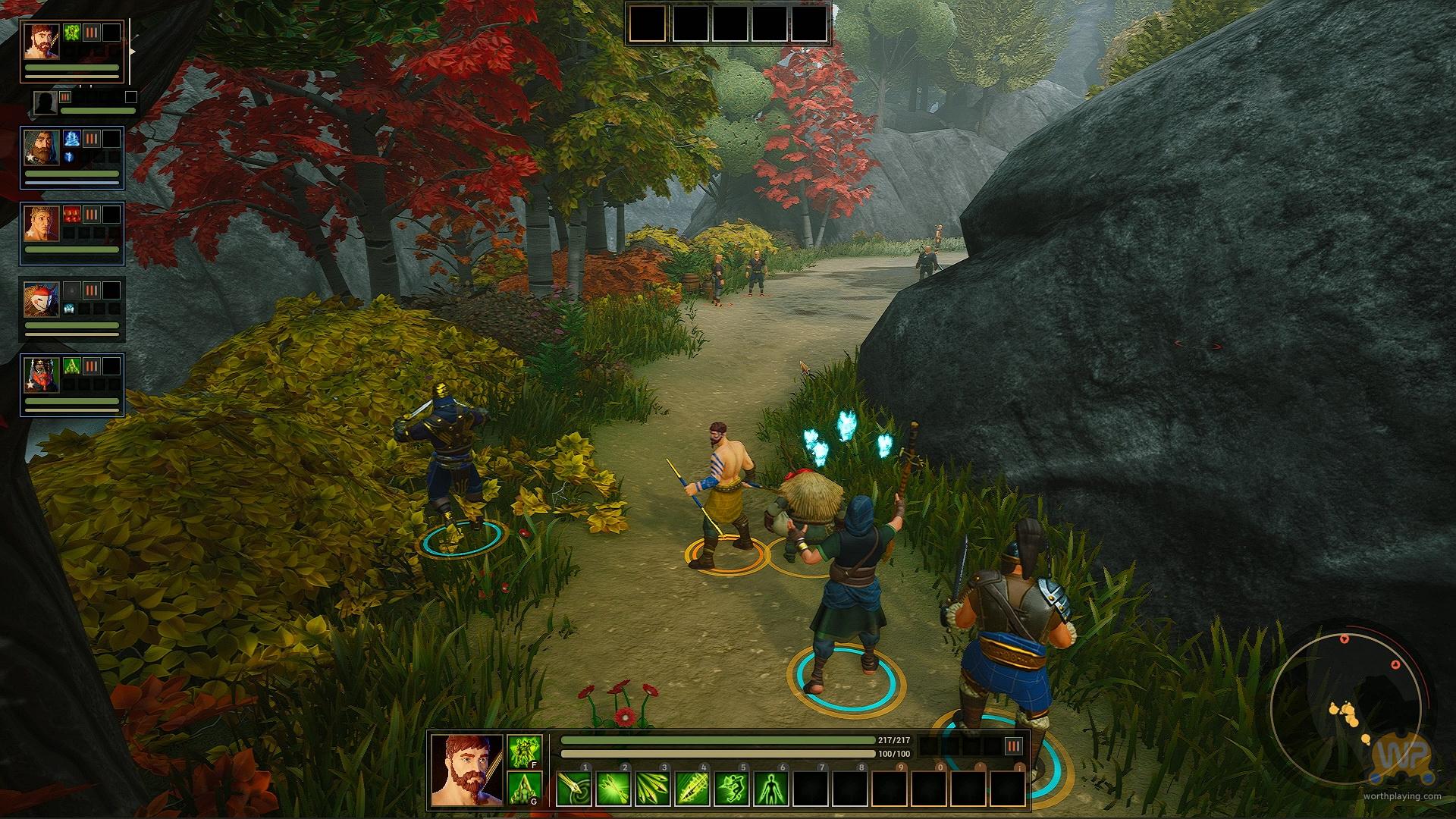Select the red-bearded archer party portrait
The height and width of the screenshot is (819, 1456).
pyautogui.click(x=40, y=40)
